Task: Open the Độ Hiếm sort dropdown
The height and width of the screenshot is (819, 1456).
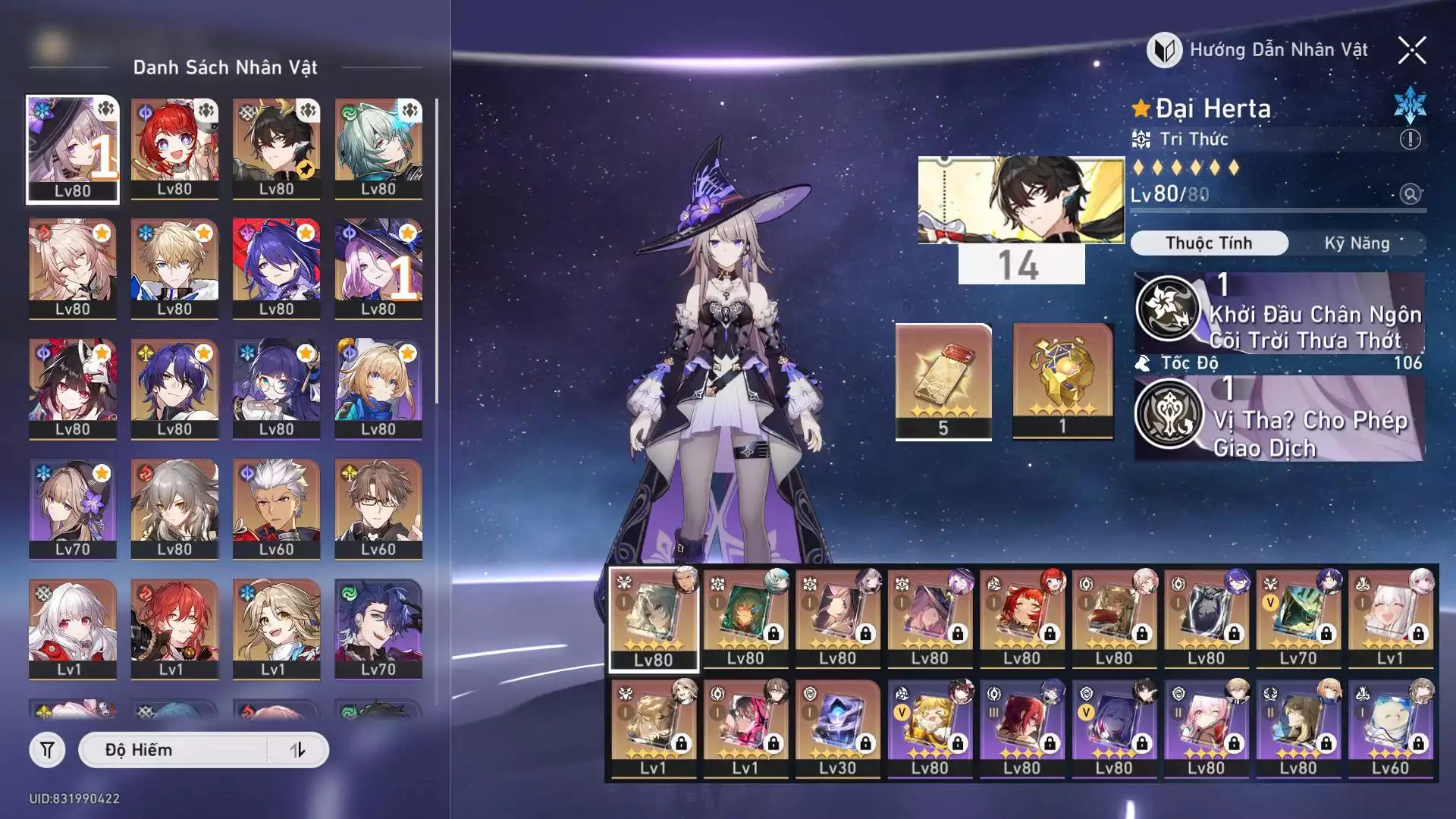Action: pos(174,750)
